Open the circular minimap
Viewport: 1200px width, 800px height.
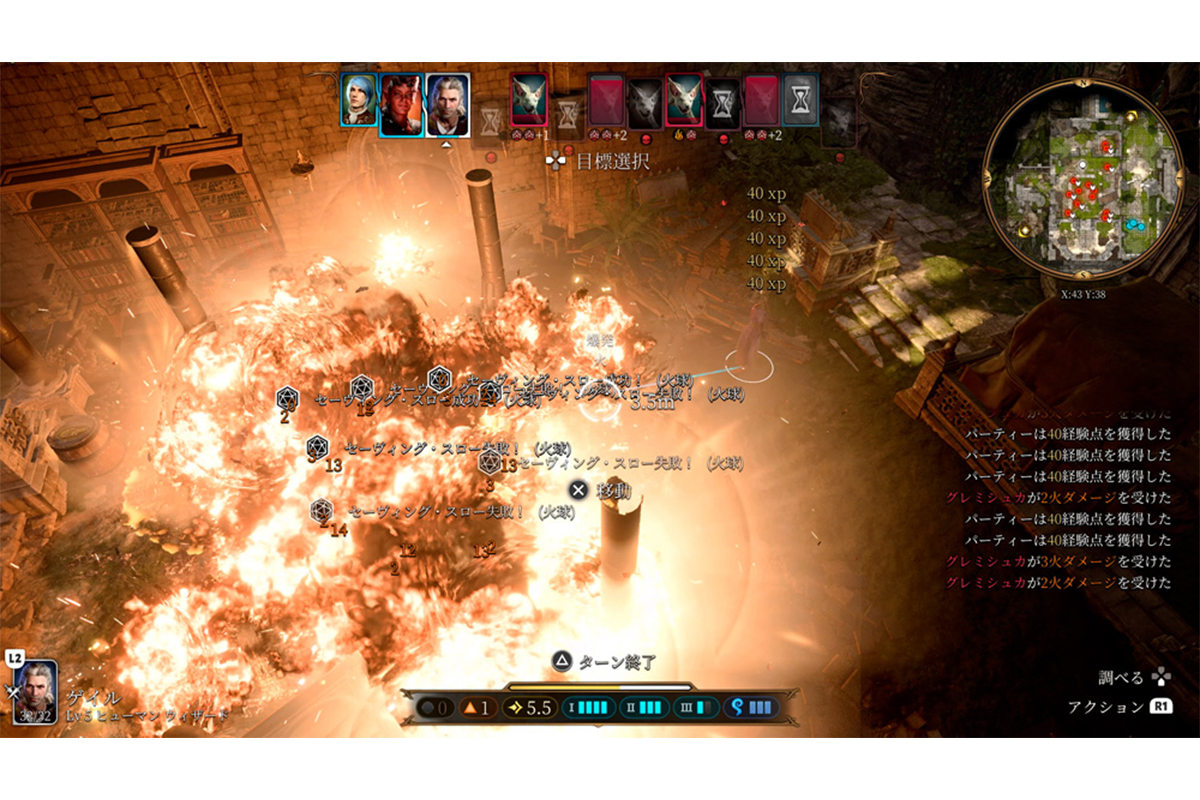coord(1082,190)
